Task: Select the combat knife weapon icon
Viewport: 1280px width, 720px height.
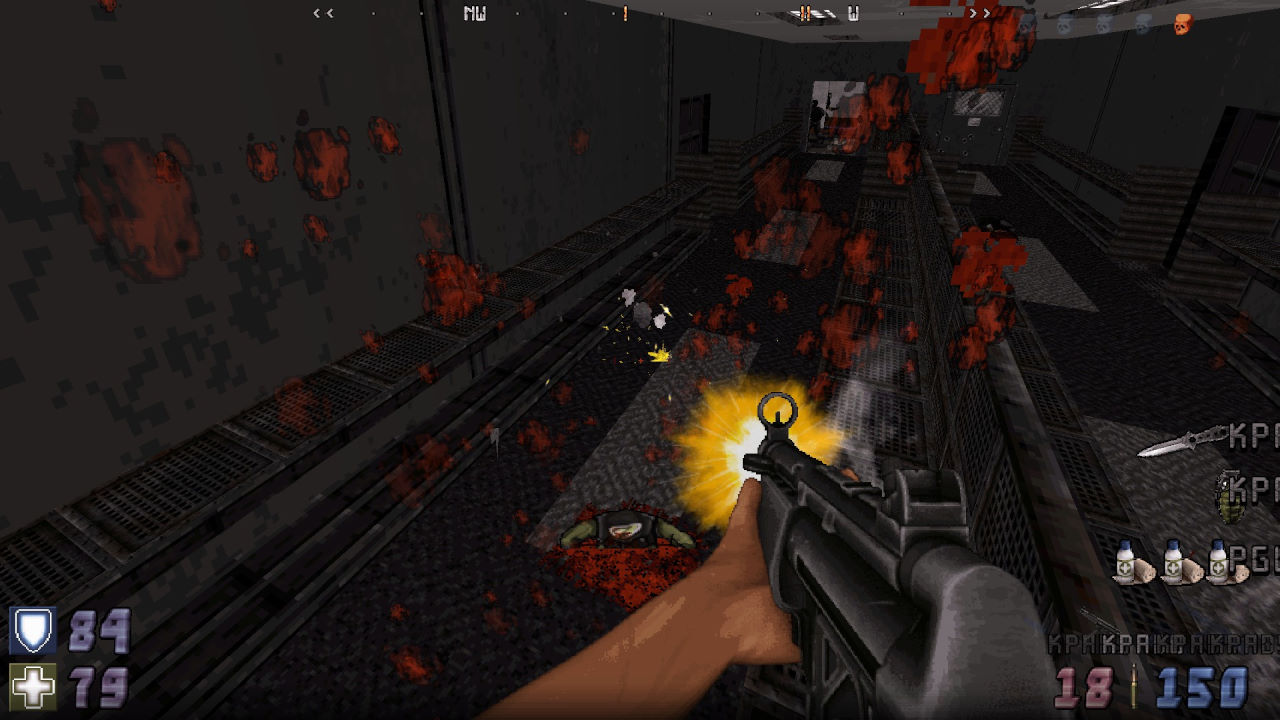Action: click(x=1182, y=442)
